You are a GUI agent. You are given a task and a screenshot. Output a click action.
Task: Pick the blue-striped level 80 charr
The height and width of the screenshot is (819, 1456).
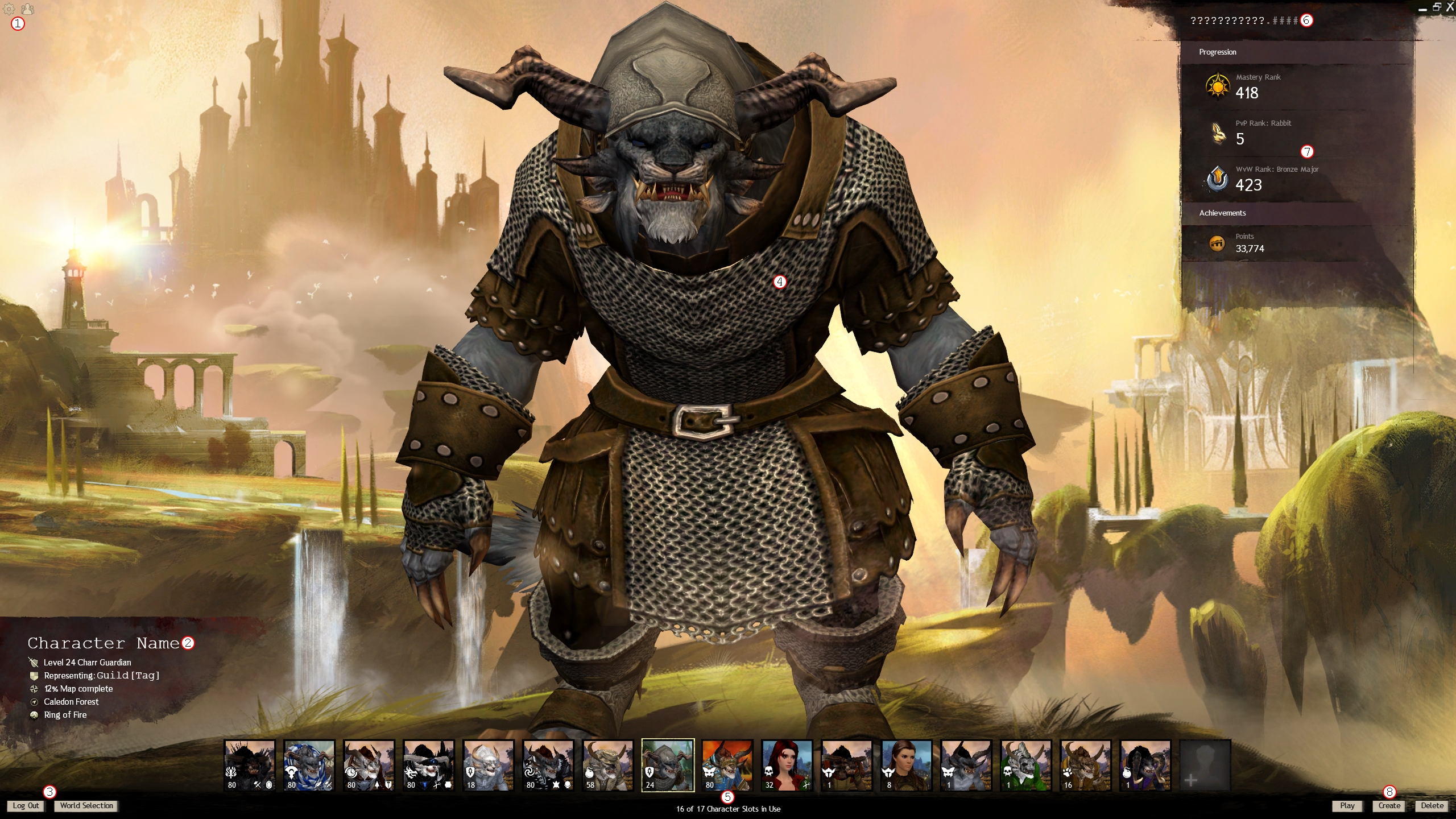309,765
